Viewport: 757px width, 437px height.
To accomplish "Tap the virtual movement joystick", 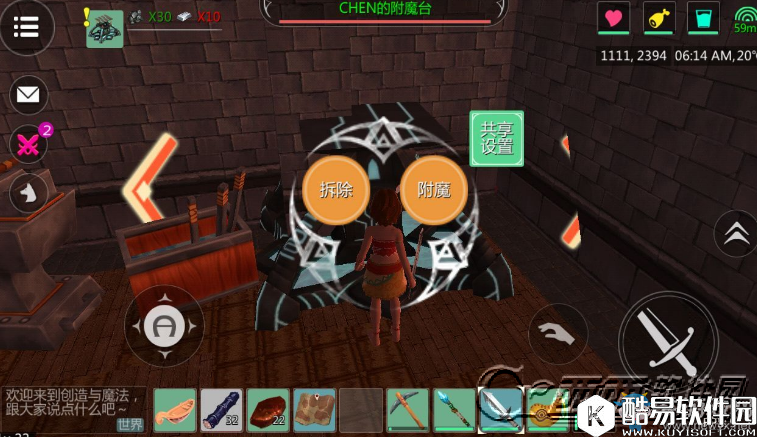I will 163,325.
